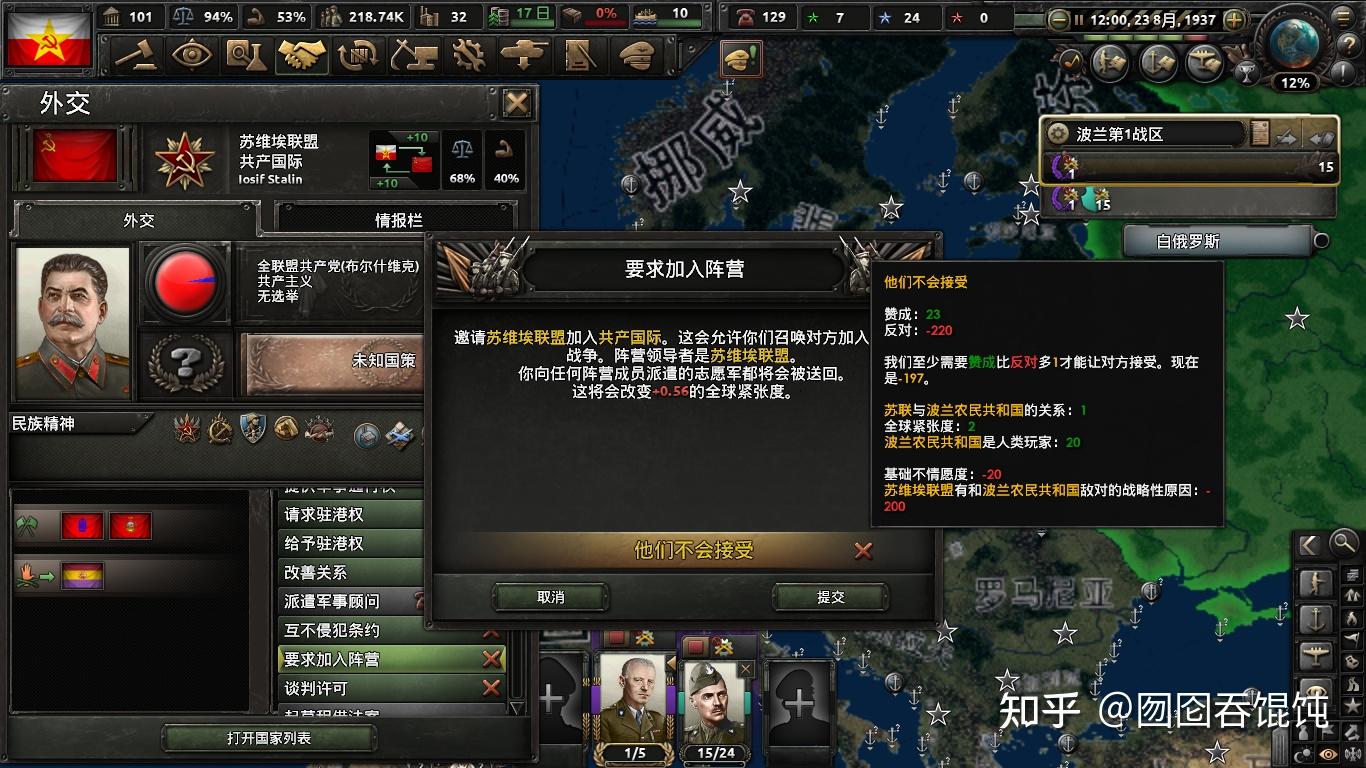
Task: Toggle air map mode with plane icon
Action: tap(1316, 652)
